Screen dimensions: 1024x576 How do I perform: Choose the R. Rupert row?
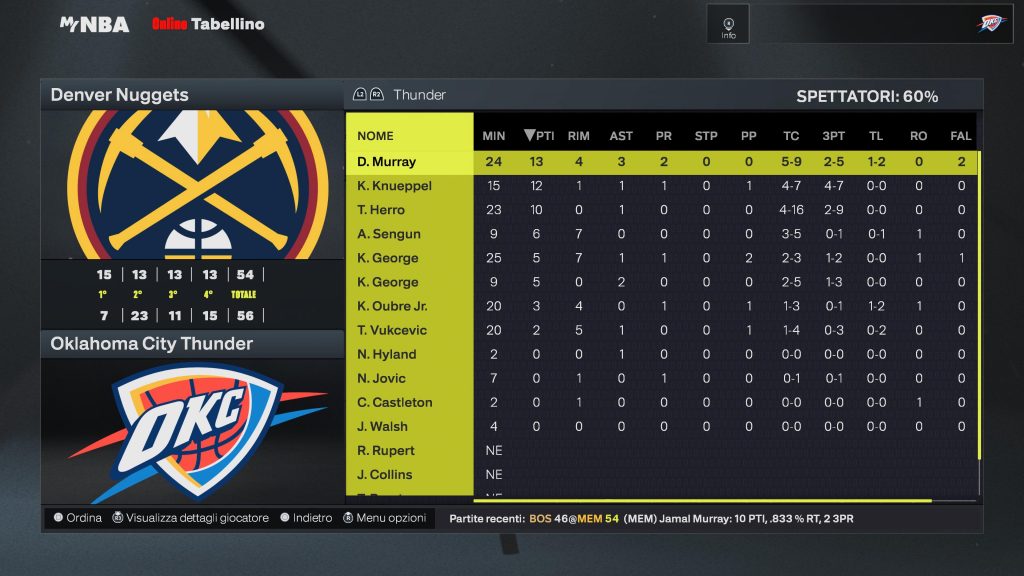(x=385, y=450)
